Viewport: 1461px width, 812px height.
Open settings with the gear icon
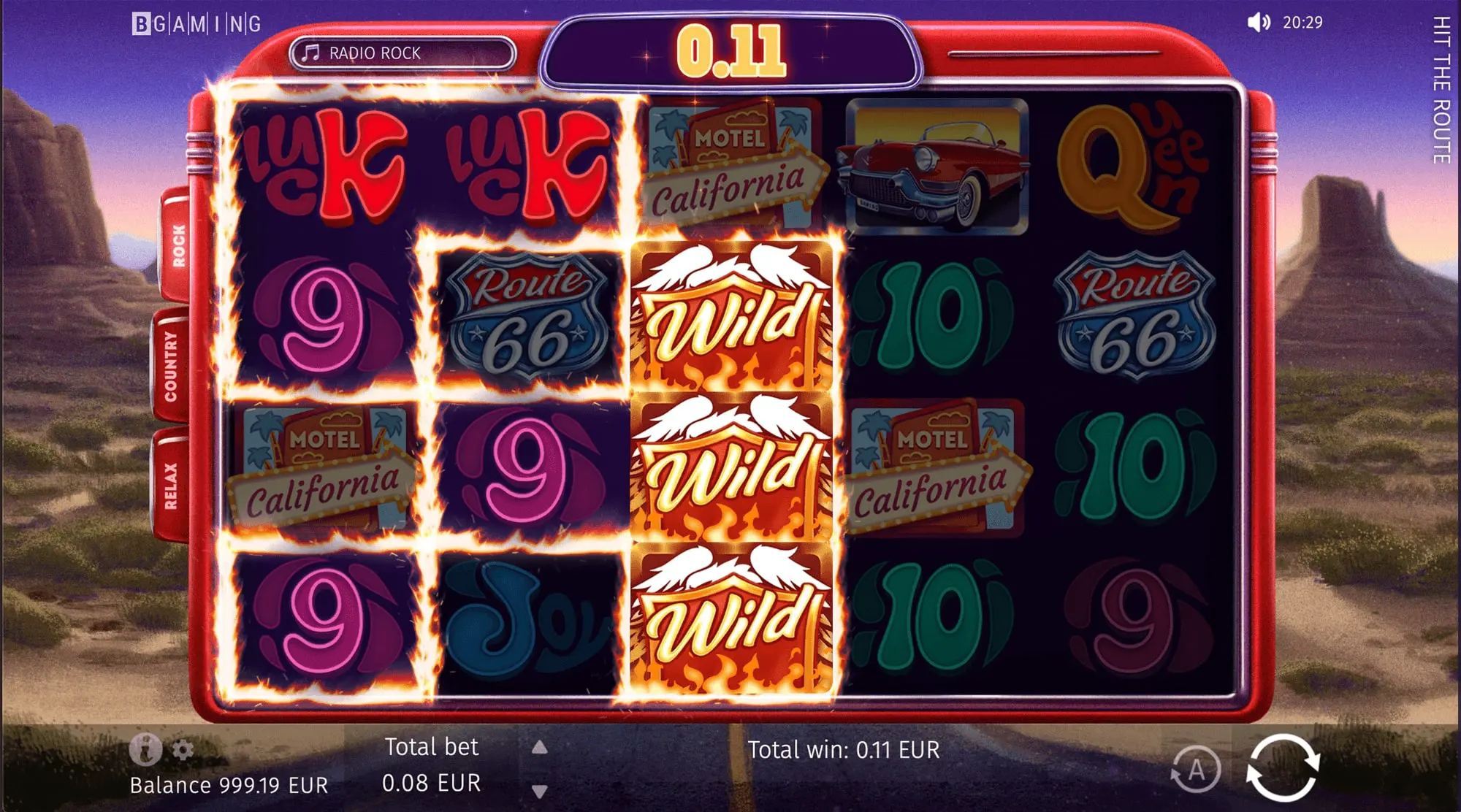(x=183, y=750)
